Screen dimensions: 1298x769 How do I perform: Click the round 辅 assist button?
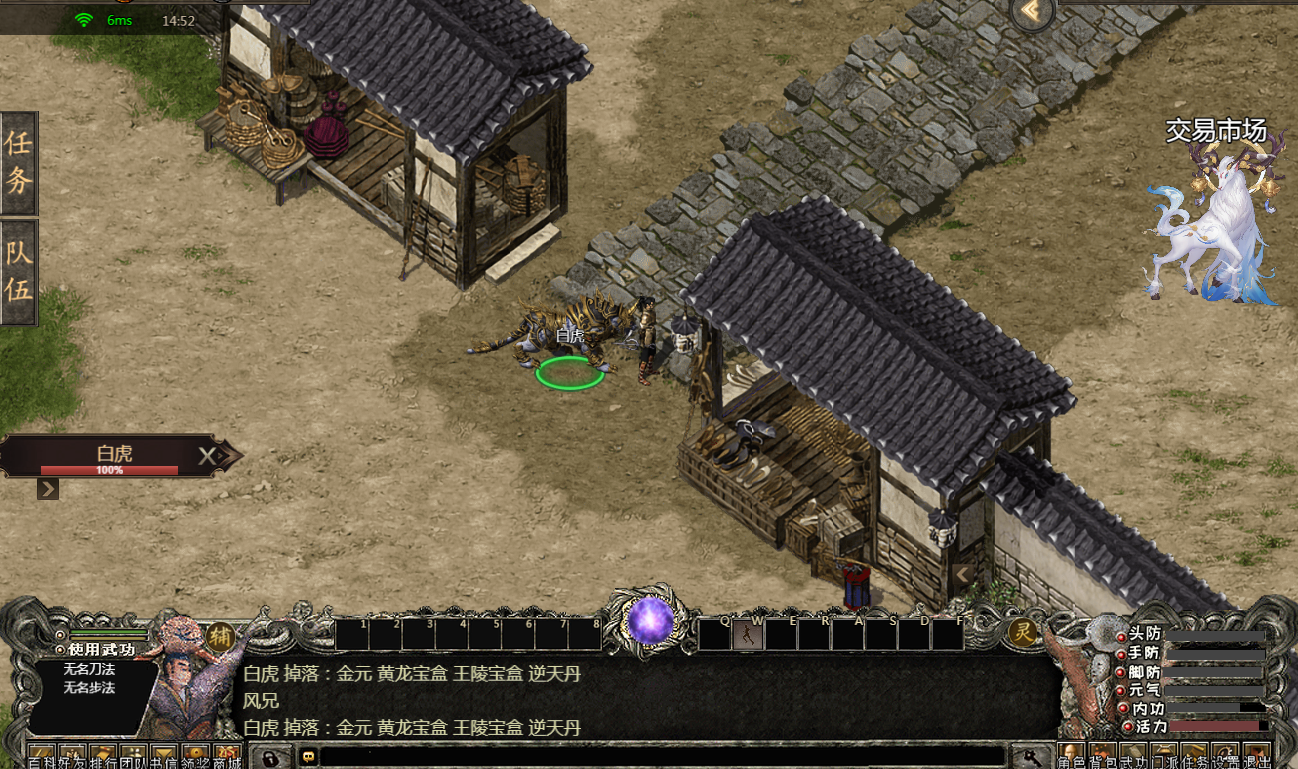pos(220,636)
